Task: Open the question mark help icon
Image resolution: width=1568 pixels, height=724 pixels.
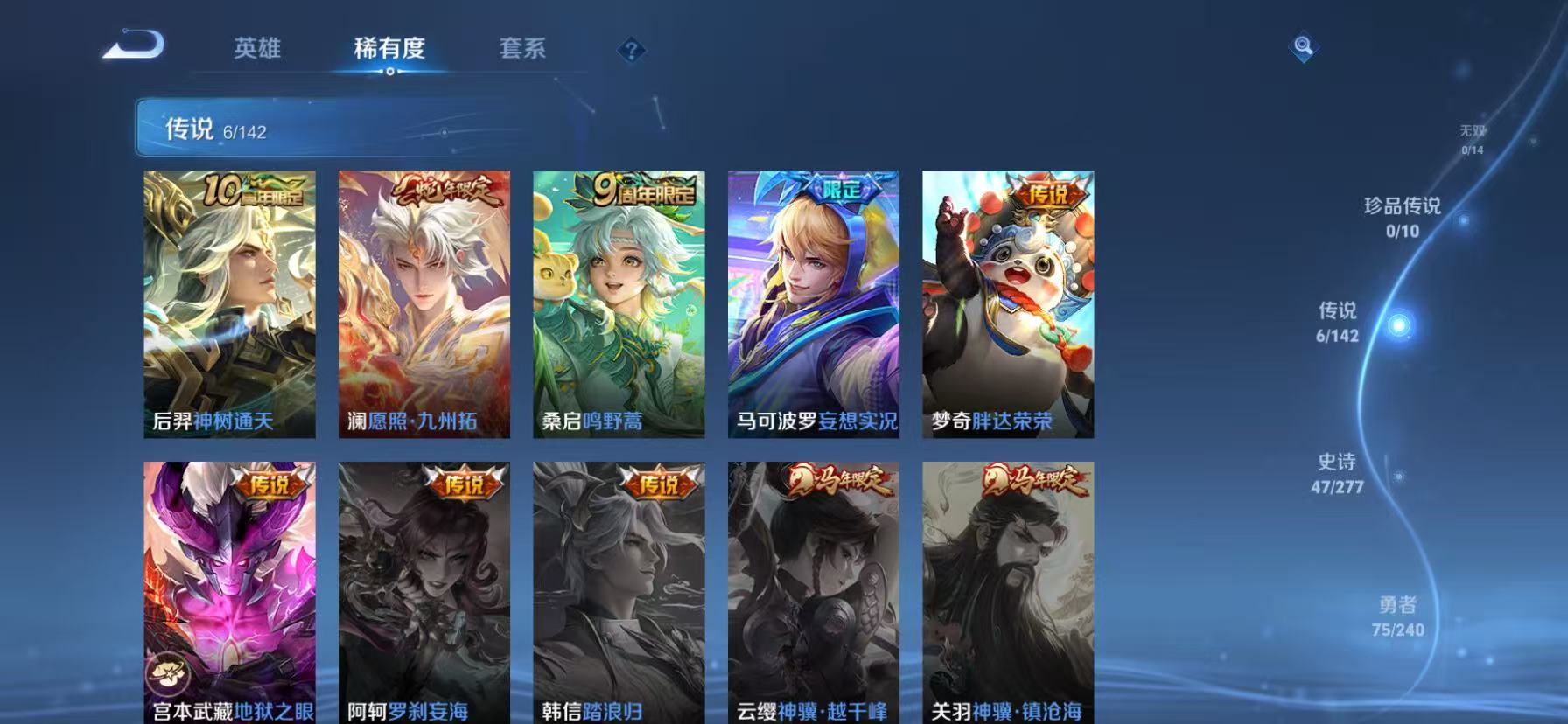Action: pos(632,51)
